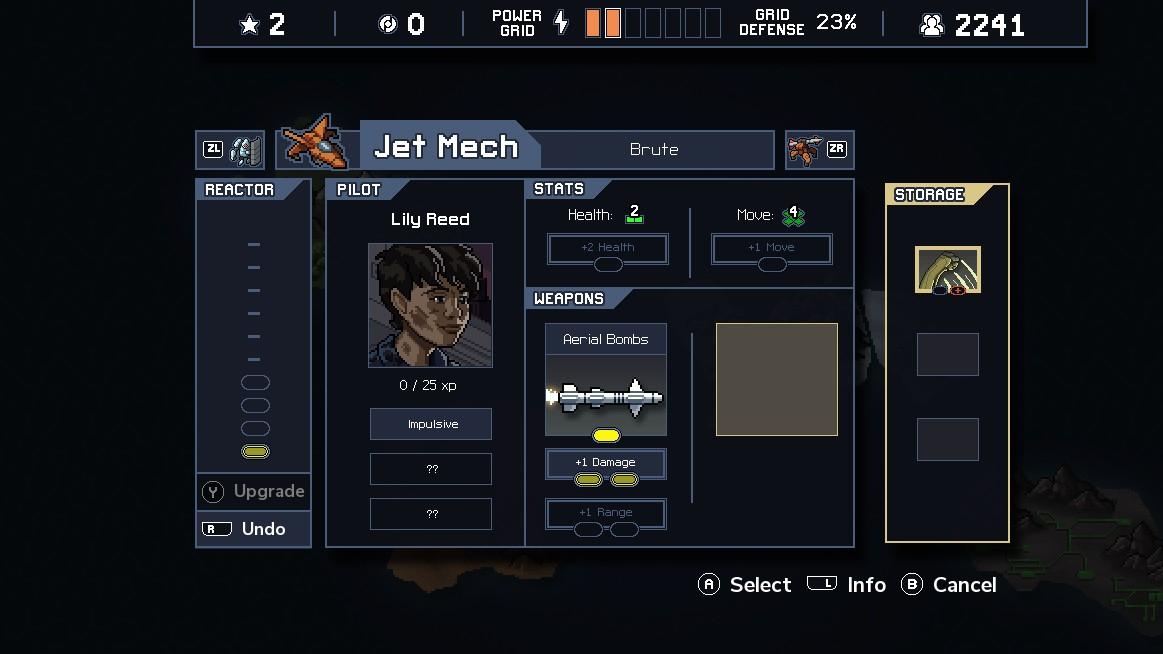1163x654 pixels.
Task: Undo the last reactor change
Action: [x=254, y=529]
